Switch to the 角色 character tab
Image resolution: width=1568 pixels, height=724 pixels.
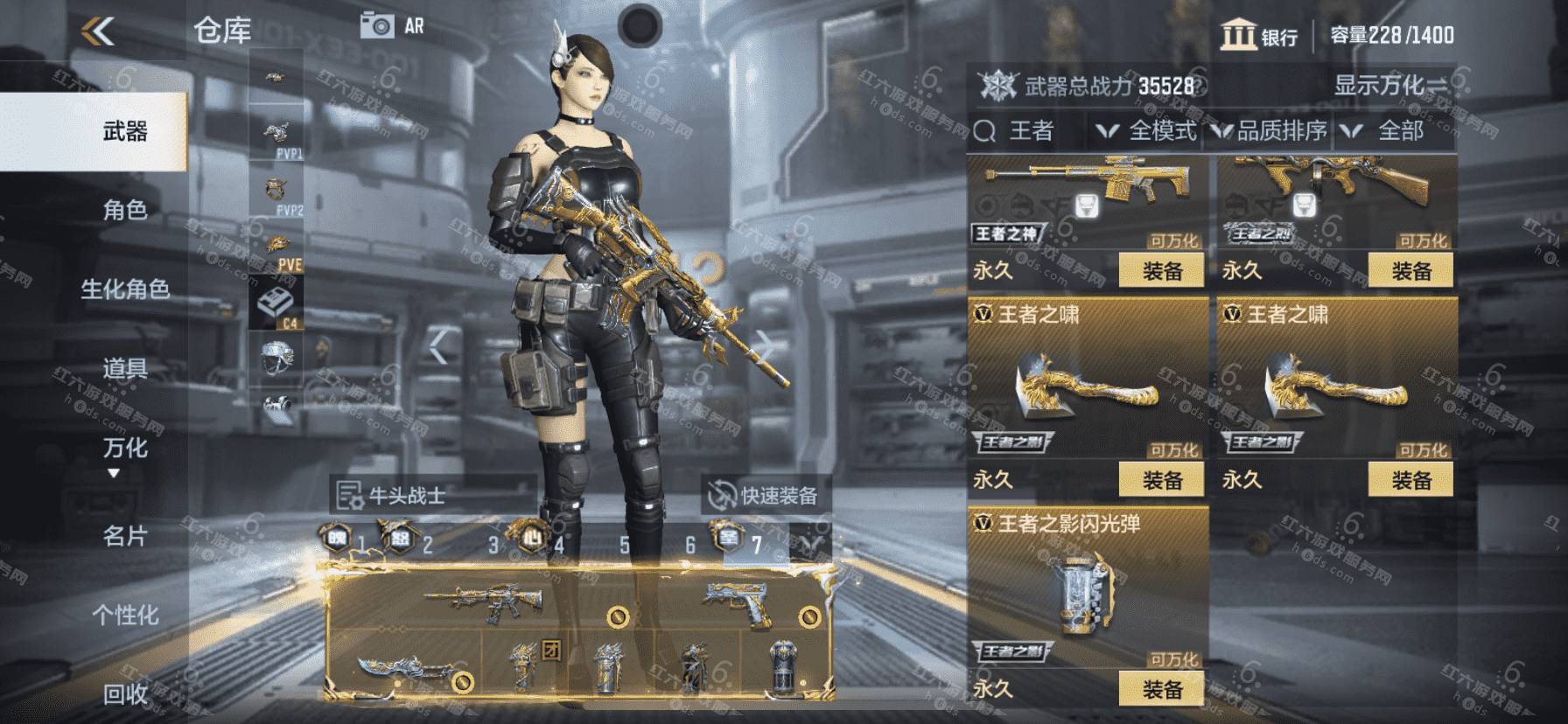tap(124, 210)
